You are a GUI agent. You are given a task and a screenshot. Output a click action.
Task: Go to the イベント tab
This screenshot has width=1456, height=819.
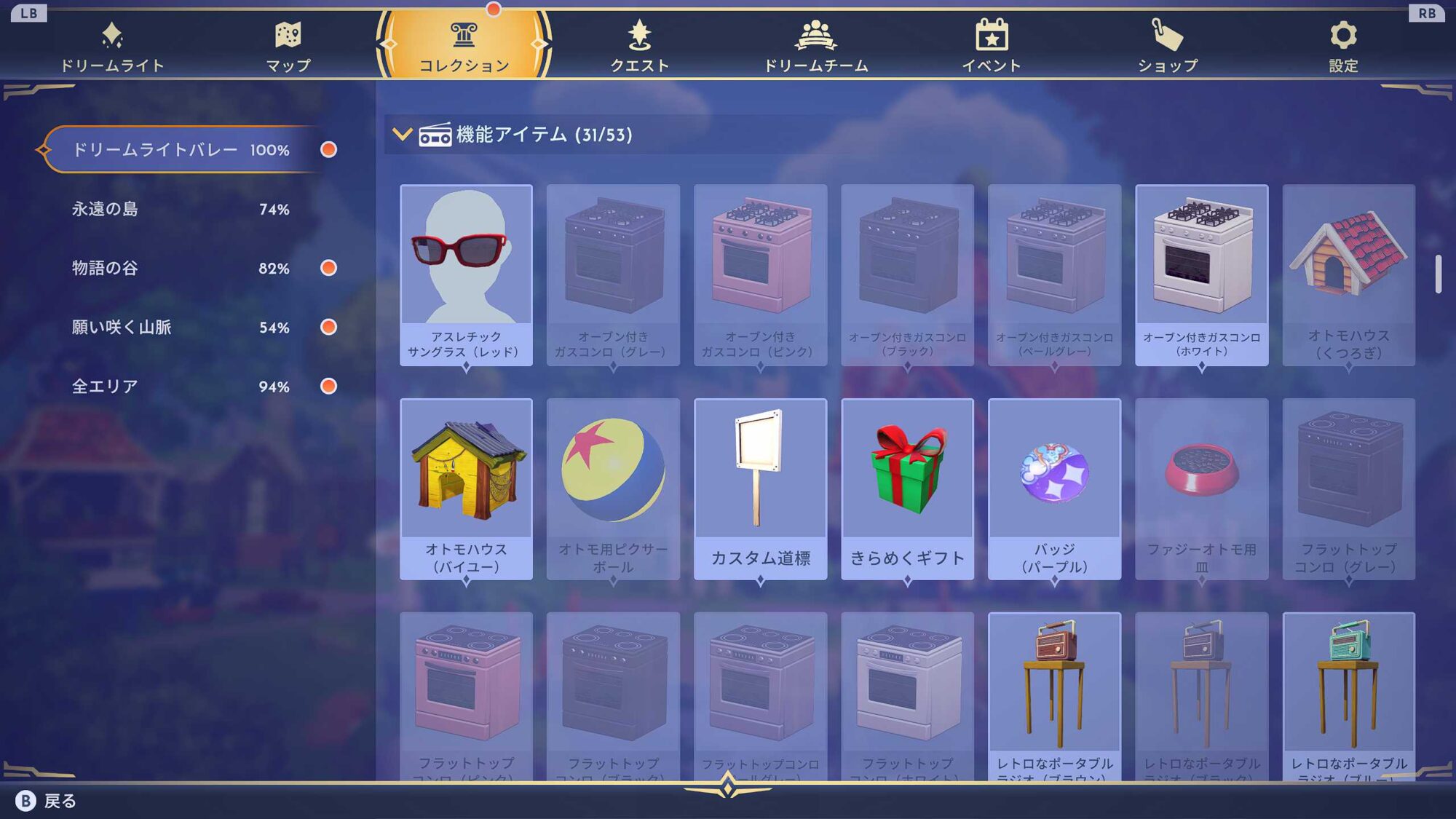pyautogui.click(x=992, y=46)
